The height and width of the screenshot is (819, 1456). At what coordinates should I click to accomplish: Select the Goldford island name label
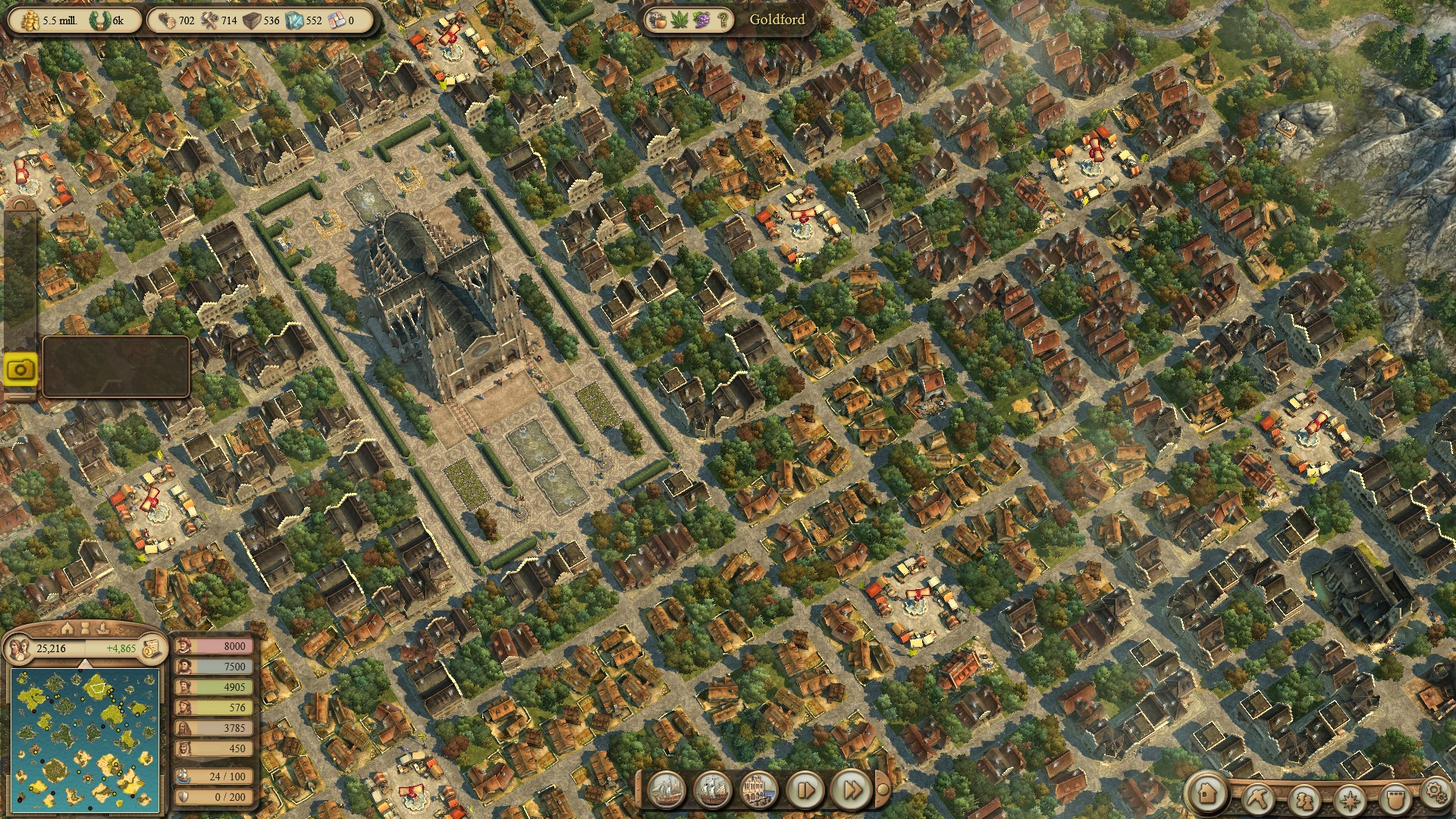[777, 20]
